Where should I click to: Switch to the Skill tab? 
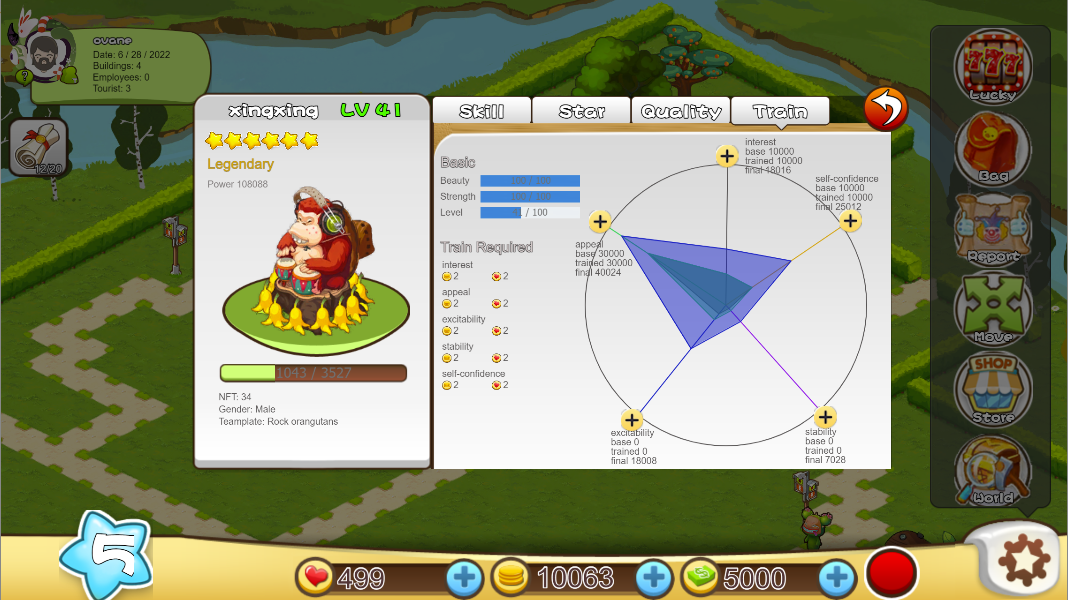[481, 111]
